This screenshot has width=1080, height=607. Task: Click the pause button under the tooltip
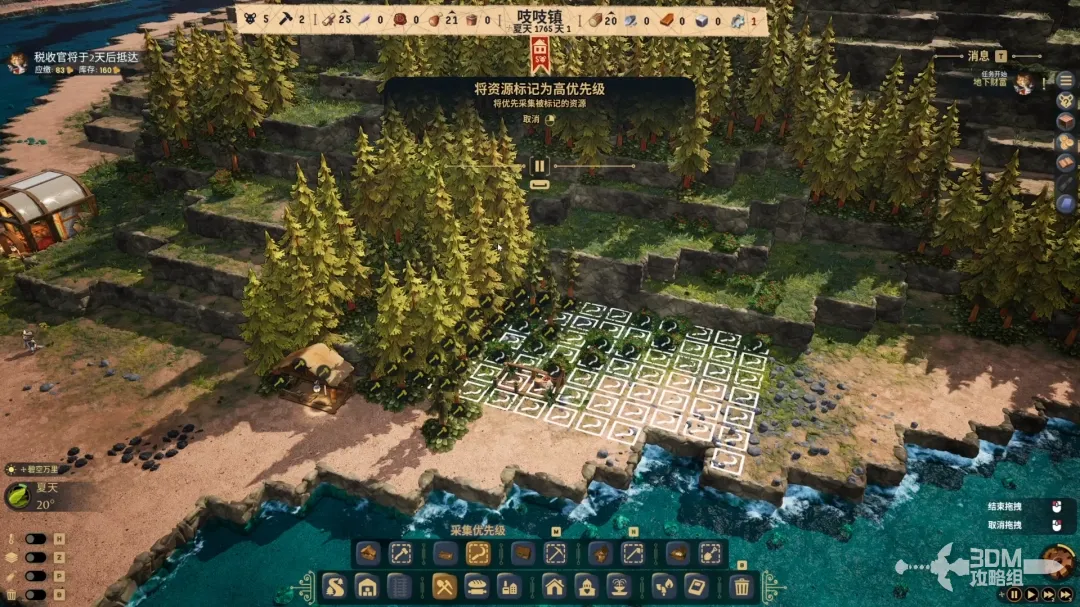tap(539, 166)
